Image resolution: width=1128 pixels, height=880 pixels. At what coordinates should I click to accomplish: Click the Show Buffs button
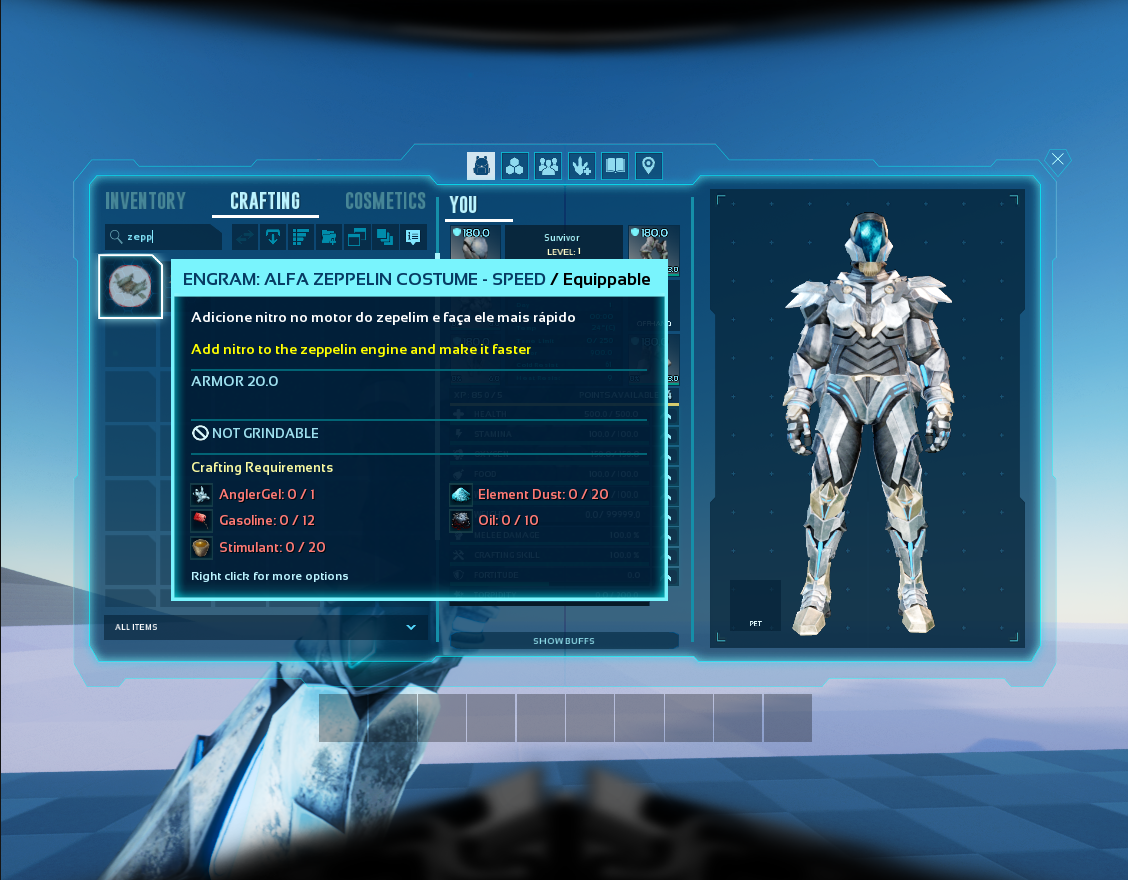point(564,641)
